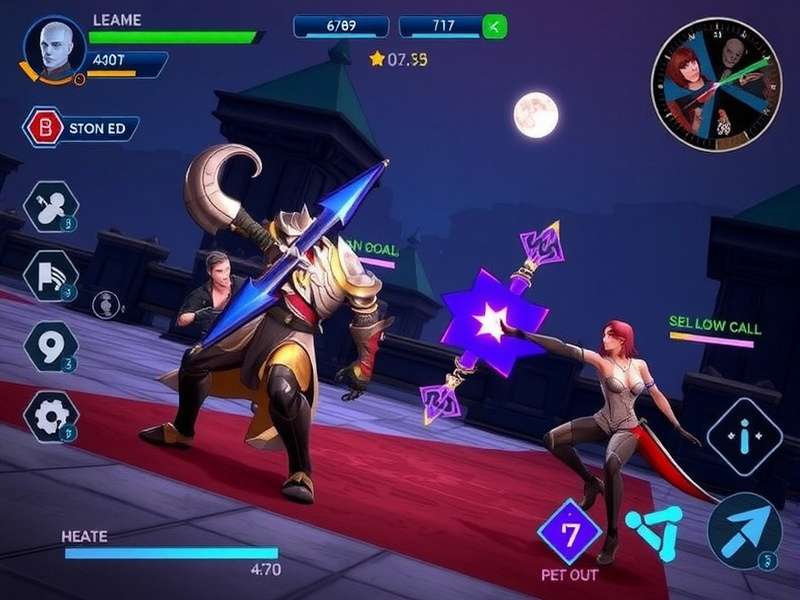Image resolution: width=800 pixels, height=600 pixels.
Task: Use the dash wave hexagon skill
Action: point(50,276)
